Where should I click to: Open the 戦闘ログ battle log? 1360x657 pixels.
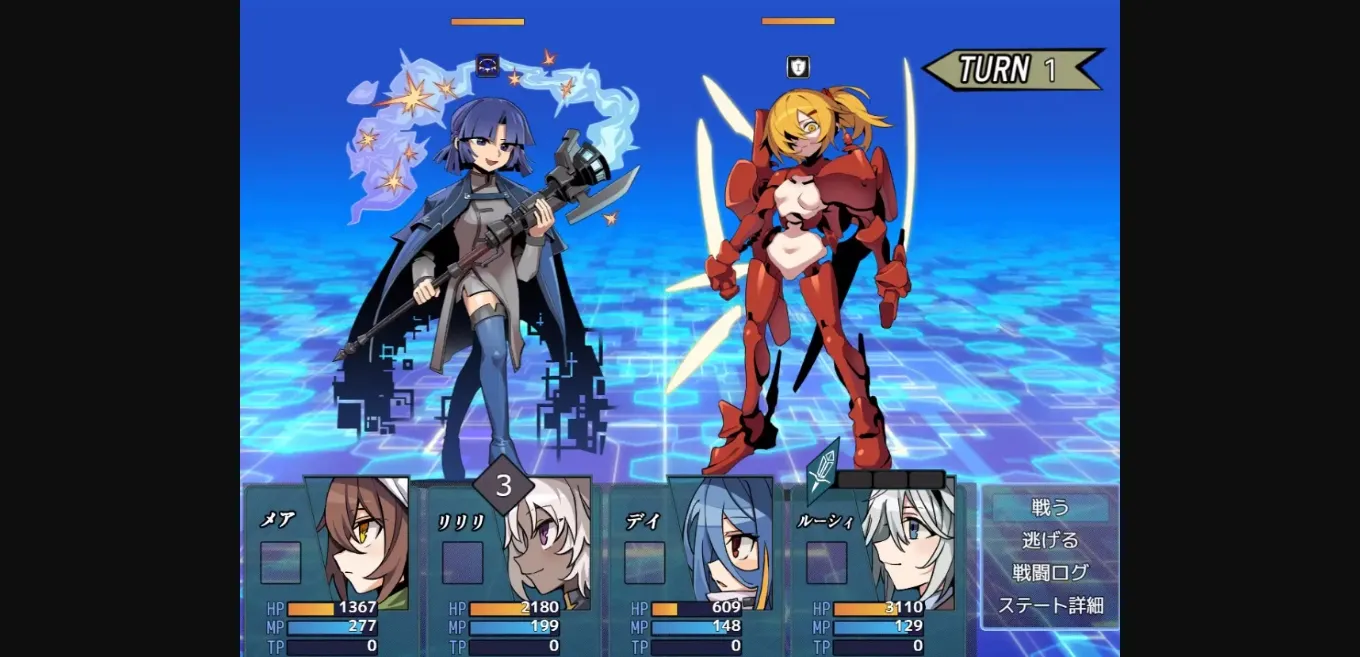tap(1050, 573)
